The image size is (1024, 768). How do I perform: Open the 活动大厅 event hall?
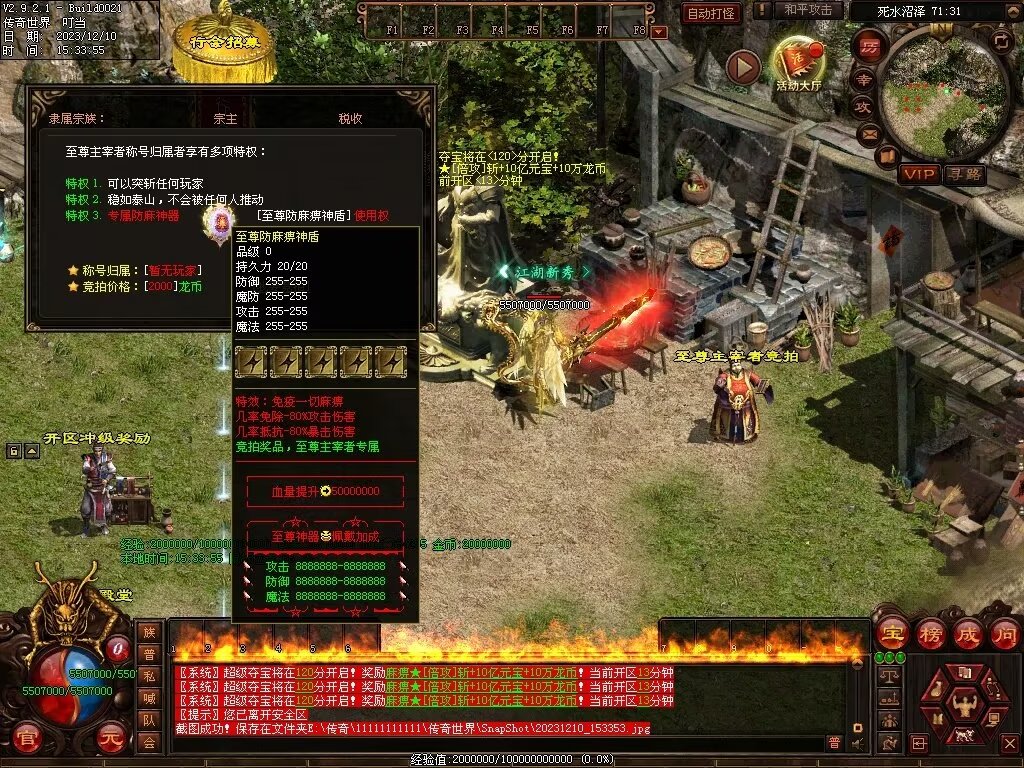point(797,62)
